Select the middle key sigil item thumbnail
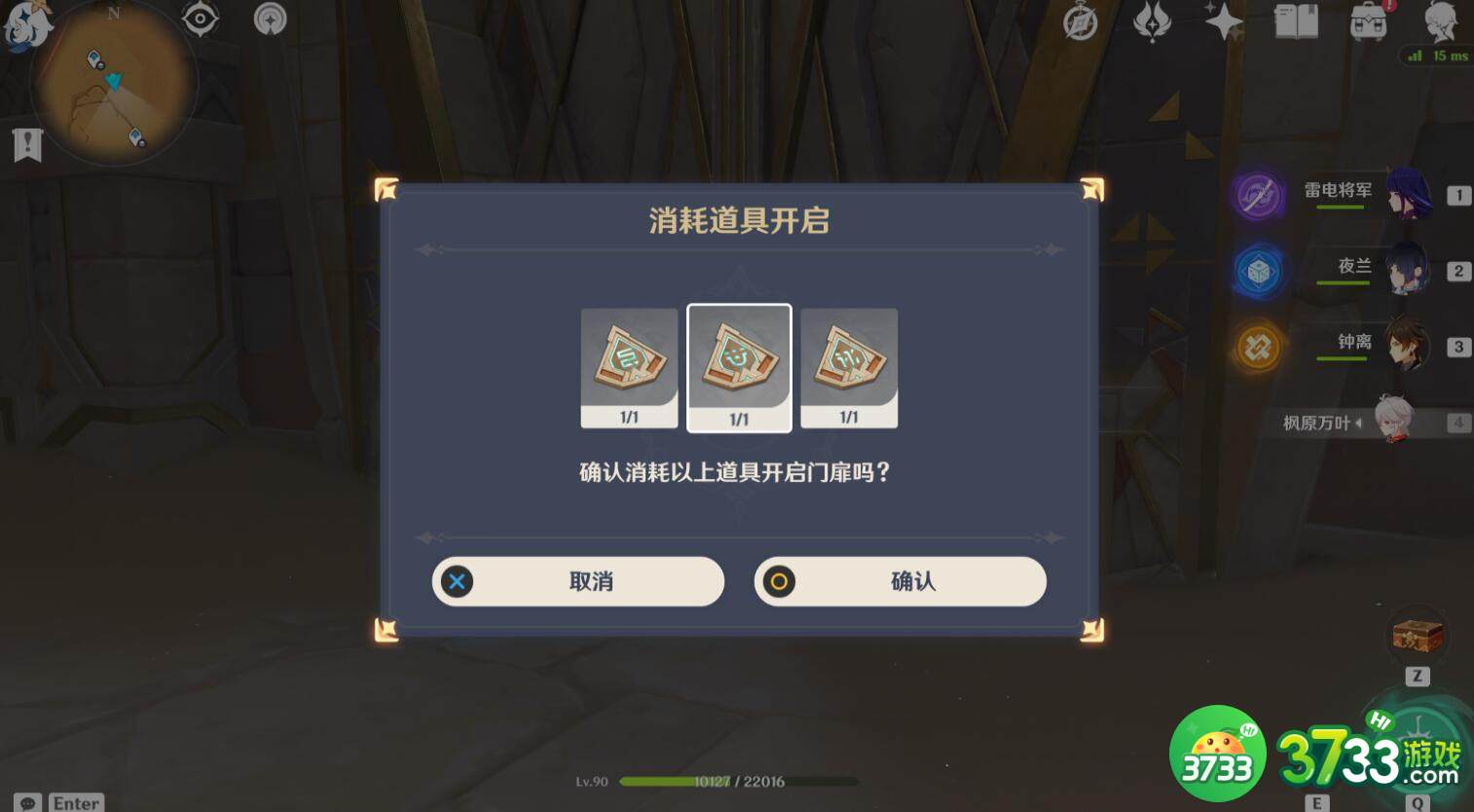Viewport: 1474px width, 812px height. point(739,368)
